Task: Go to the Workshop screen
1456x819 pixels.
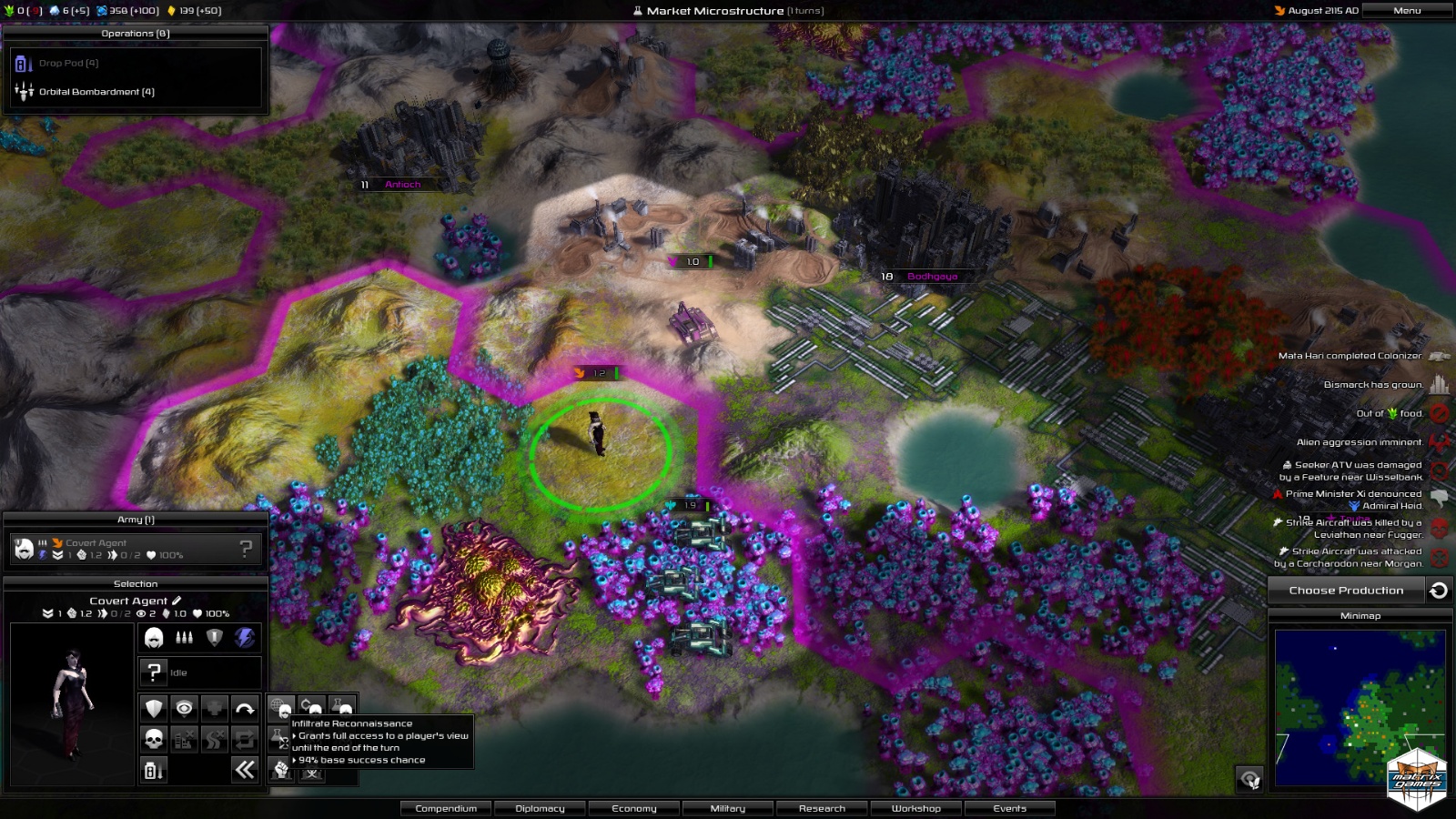Action: tap(916, 808)
